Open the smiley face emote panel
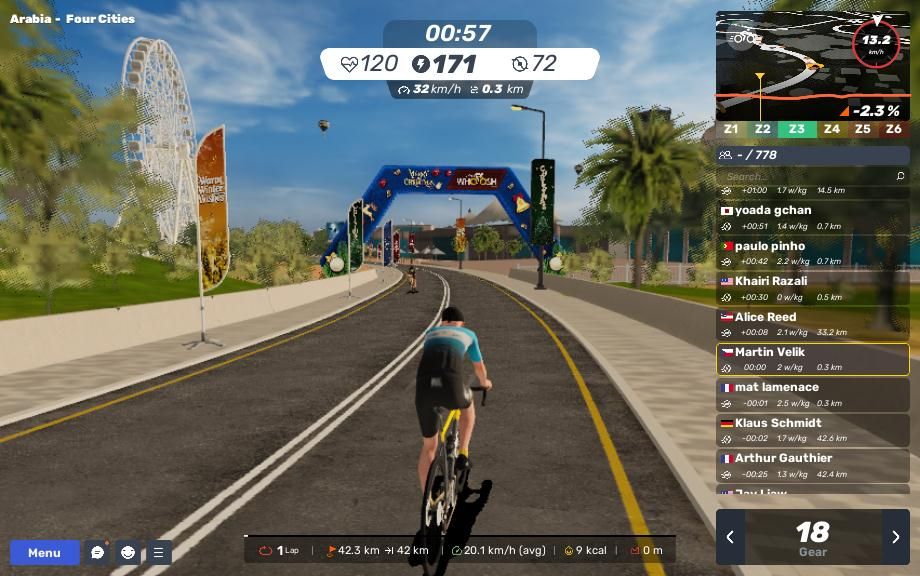Screen dimensions: 920x576 (x=128, y=552)
